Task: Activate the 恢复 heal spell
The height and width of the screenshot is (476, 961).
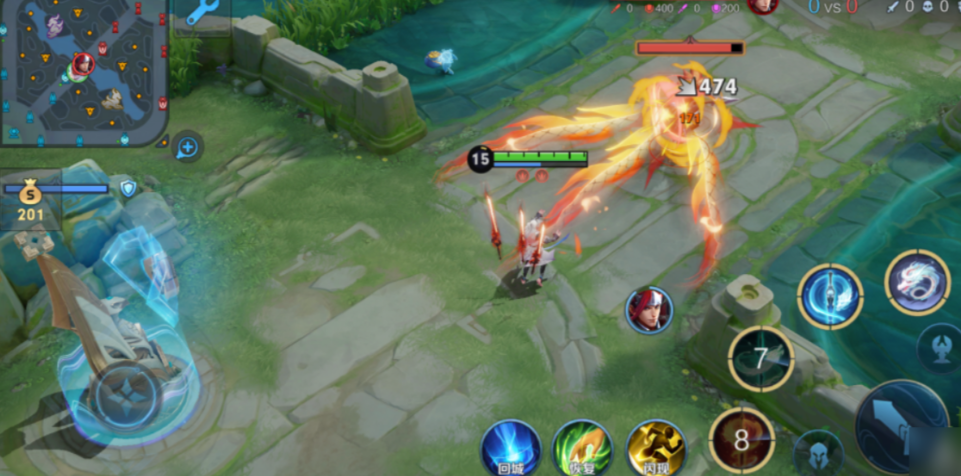Action: tap(582, 447)
